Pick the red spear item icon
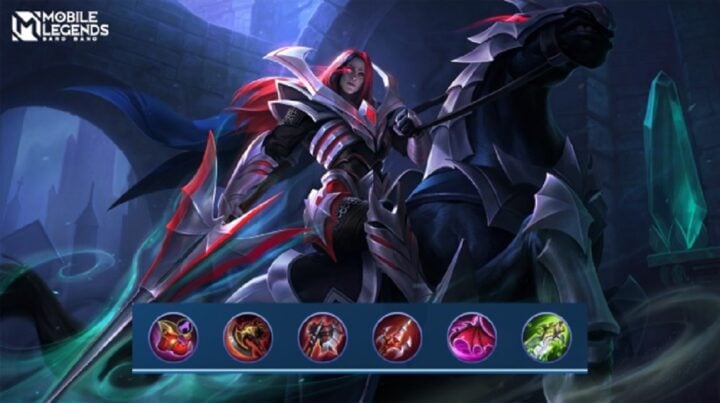The image size is (720, 403). click(x=397, y=337)
